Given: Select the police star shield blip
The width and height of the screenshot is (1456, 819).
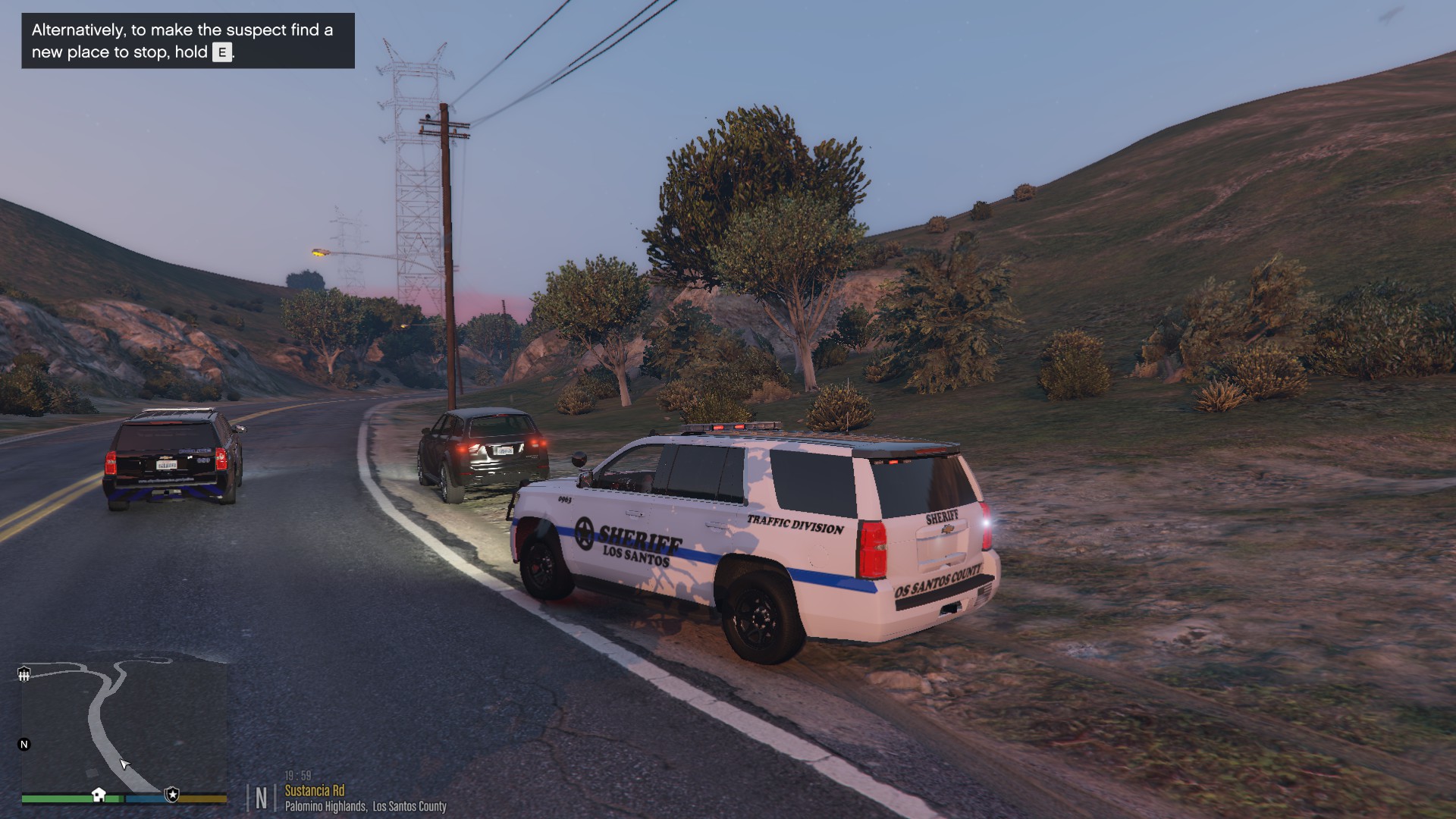Looking at the screenshot, I should pyautogui.click(x=172, y=795).
